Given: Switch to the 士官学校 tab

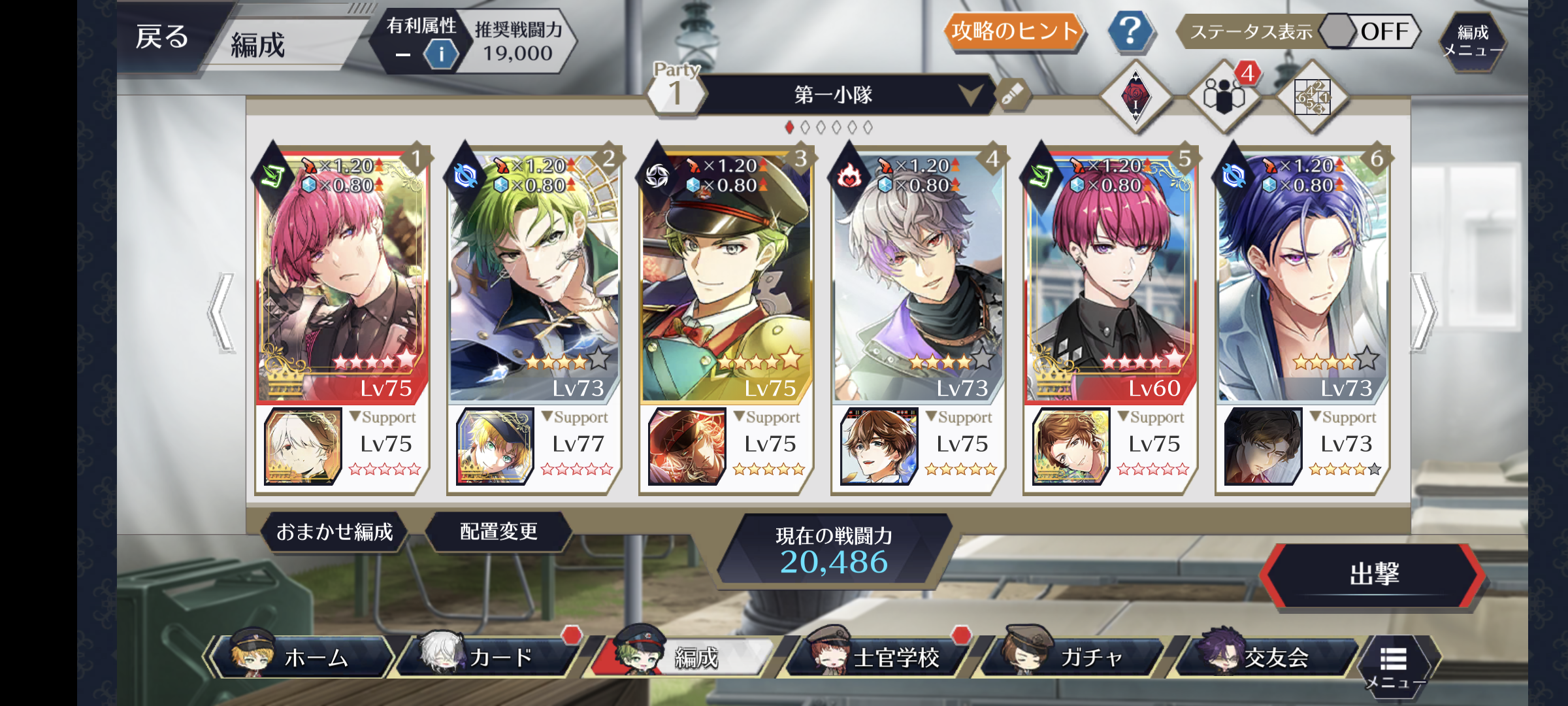Looking at the screenshot, I should pyautogui.click(x=882, y=656).
